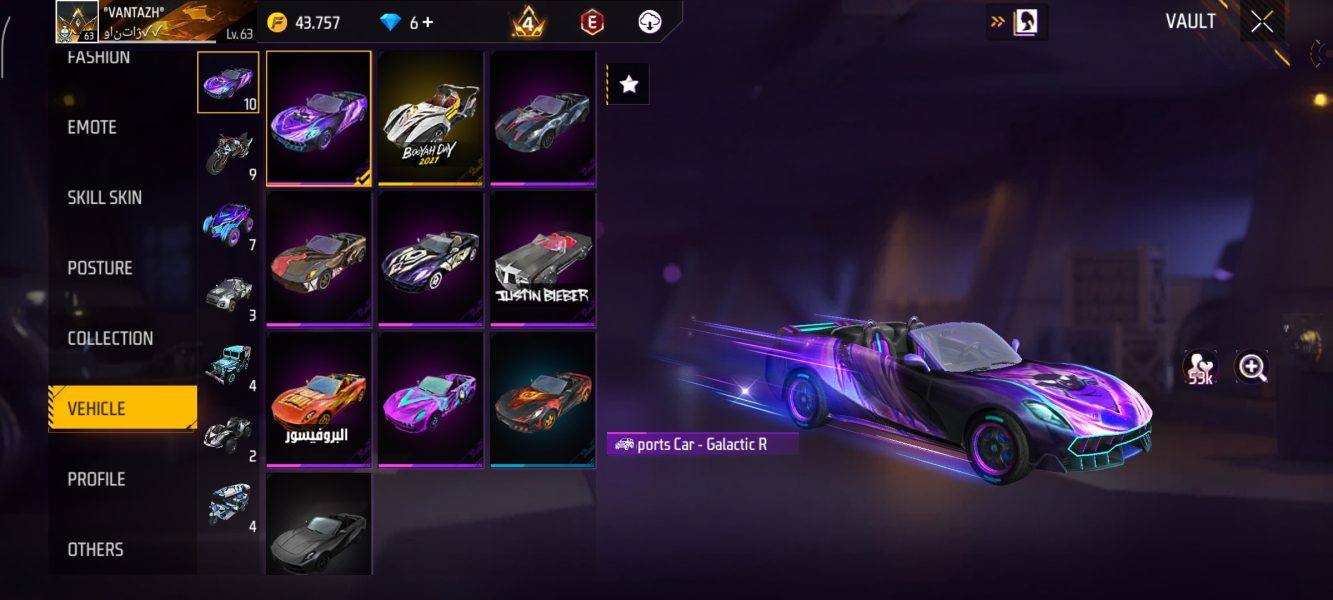Image resolution: width=1333 pixels, height=600 pixels.
Task: Open the gold crown rank badge
Action: point(528,22)
